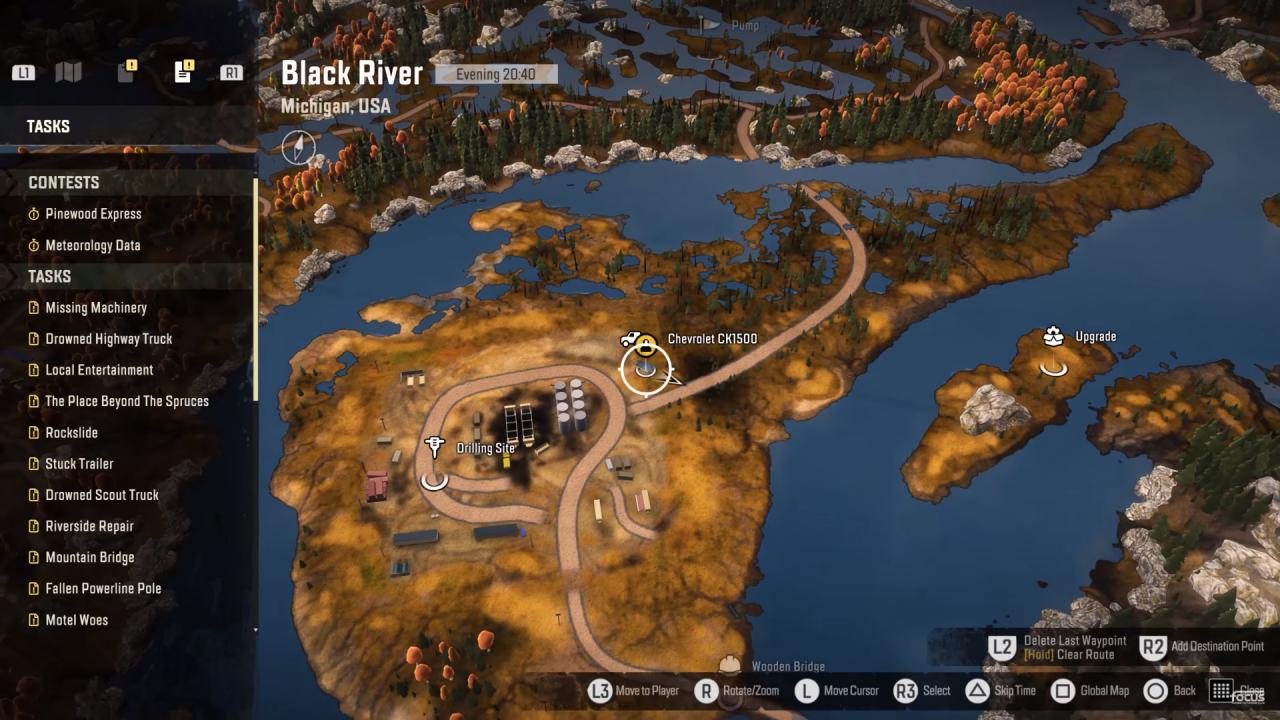The height and width of the screenshot is (720, 1280).
Task: Switch to the map tab icon
Action: click(68, 72)
